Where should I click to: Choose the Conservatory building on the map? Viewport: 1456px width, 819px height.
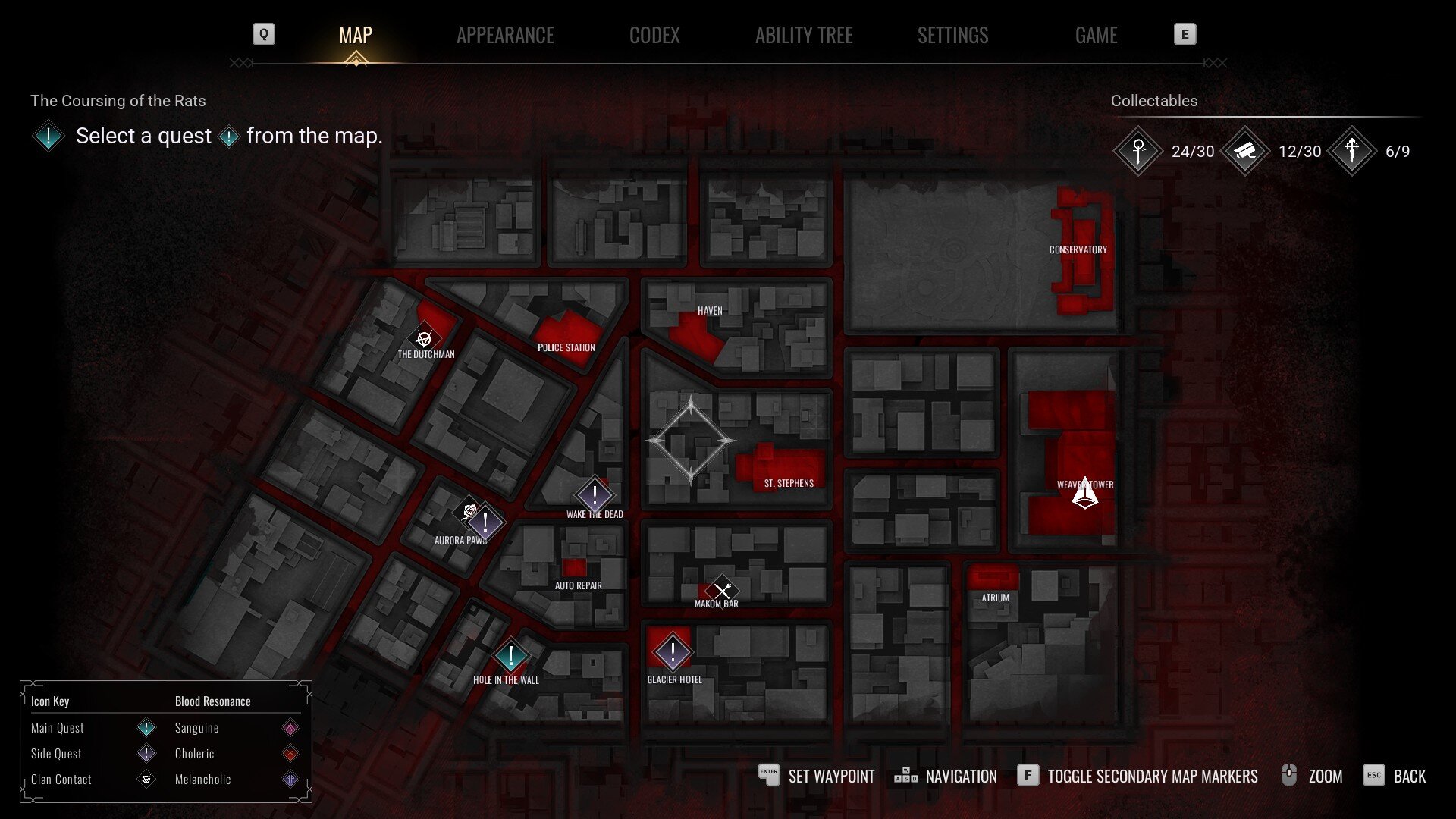coord(1081,250)
